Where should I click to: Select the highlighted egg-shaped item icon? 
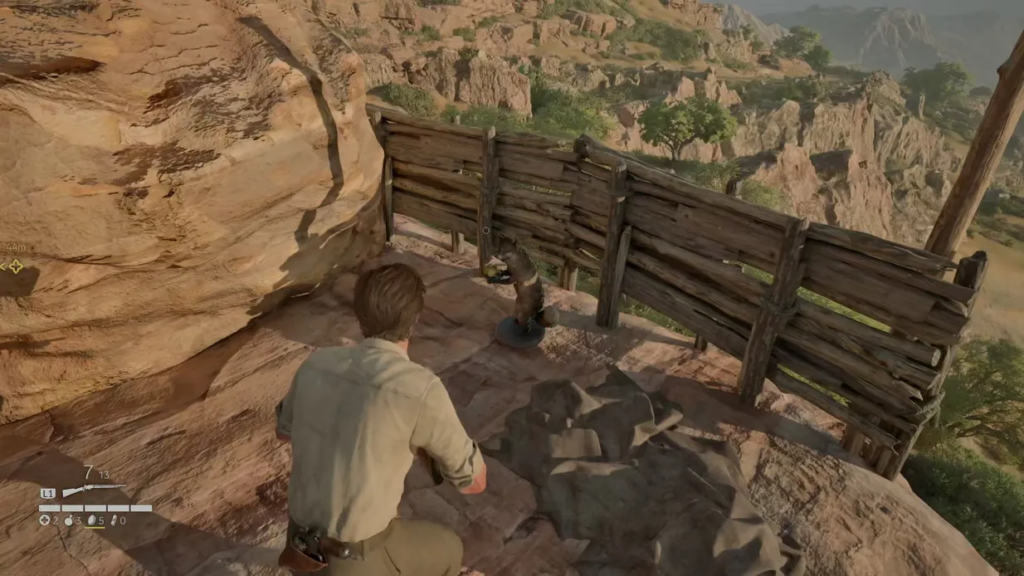91,520
